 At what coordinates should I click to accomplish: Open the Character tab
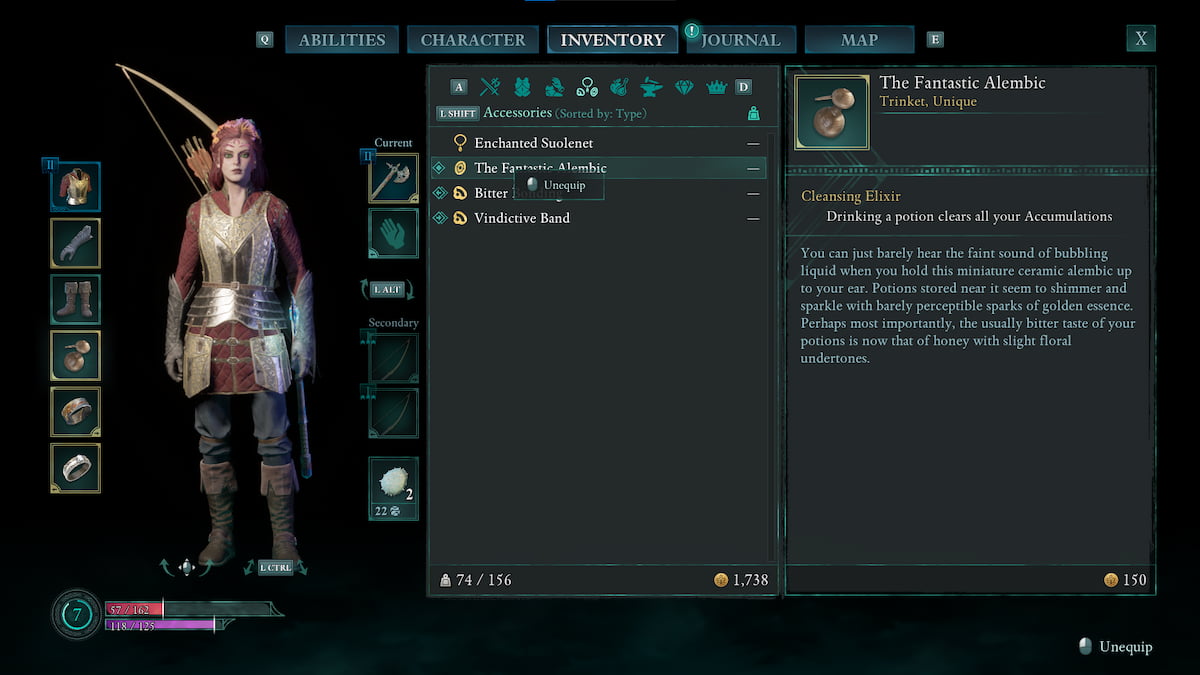click(x=472, y=40)
